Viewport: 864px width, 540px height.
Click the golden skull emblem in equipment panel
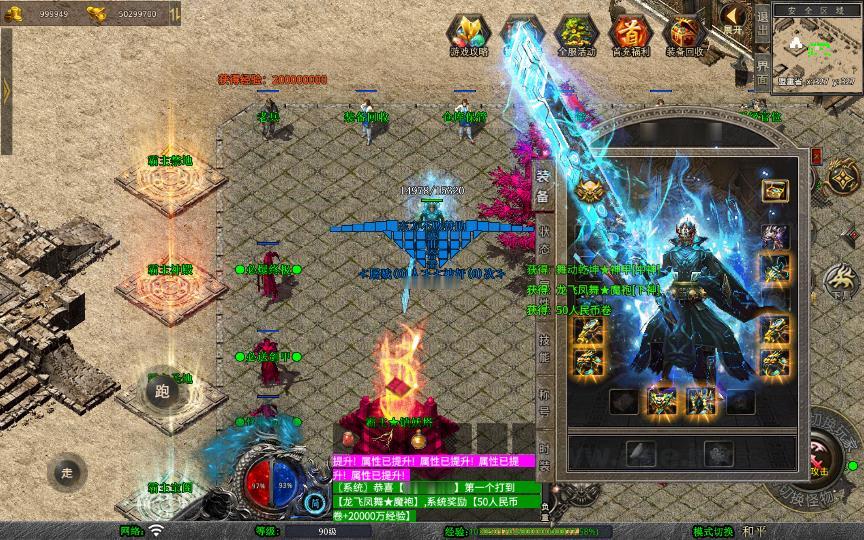click(x=588, y=189)
